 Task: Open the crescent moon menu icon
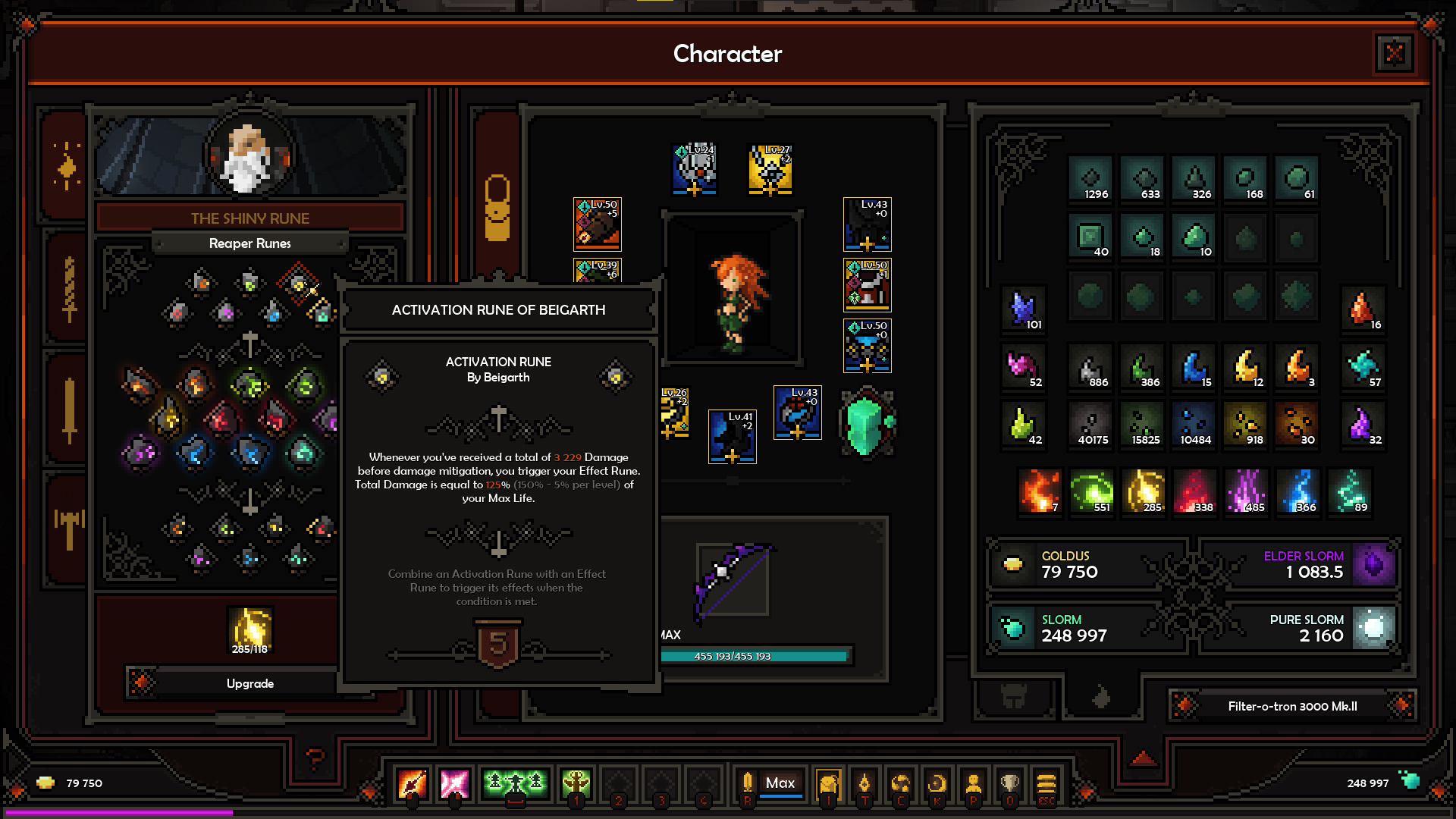937,783
